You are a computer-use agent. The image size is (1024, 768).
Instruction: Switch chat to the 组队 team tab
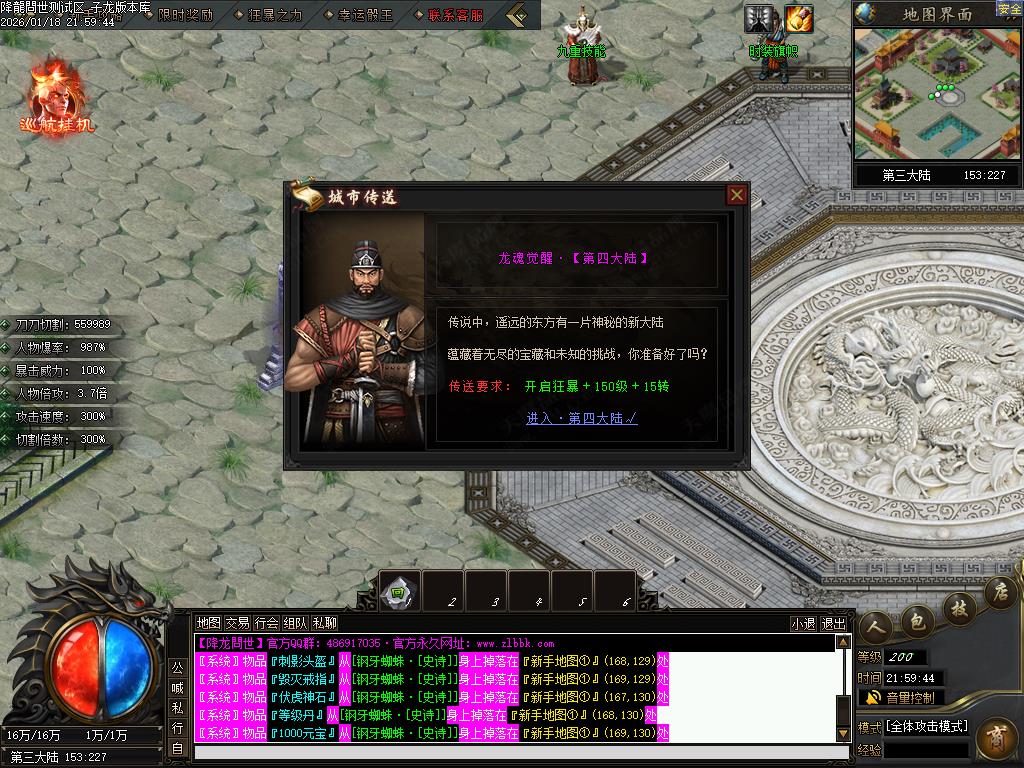click(295, 622)
